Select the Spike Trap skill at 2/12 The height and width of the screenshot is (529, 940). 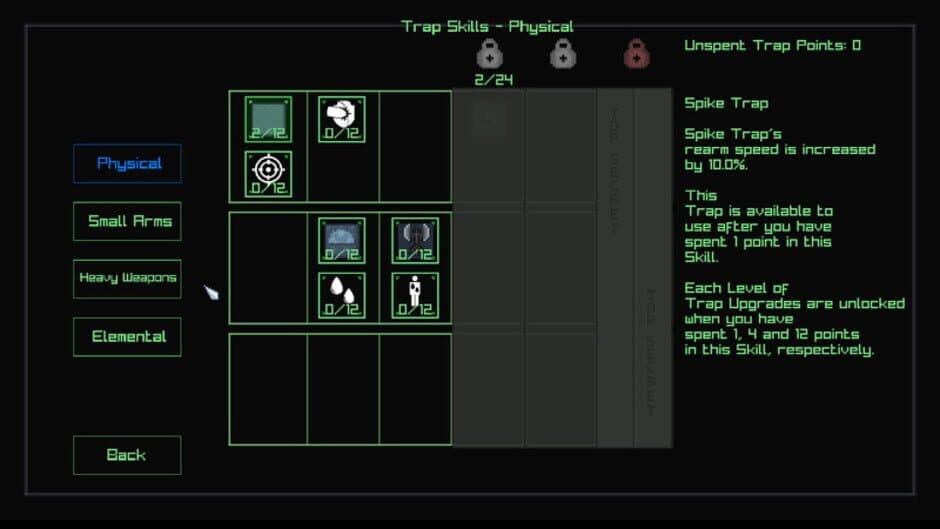268,119
